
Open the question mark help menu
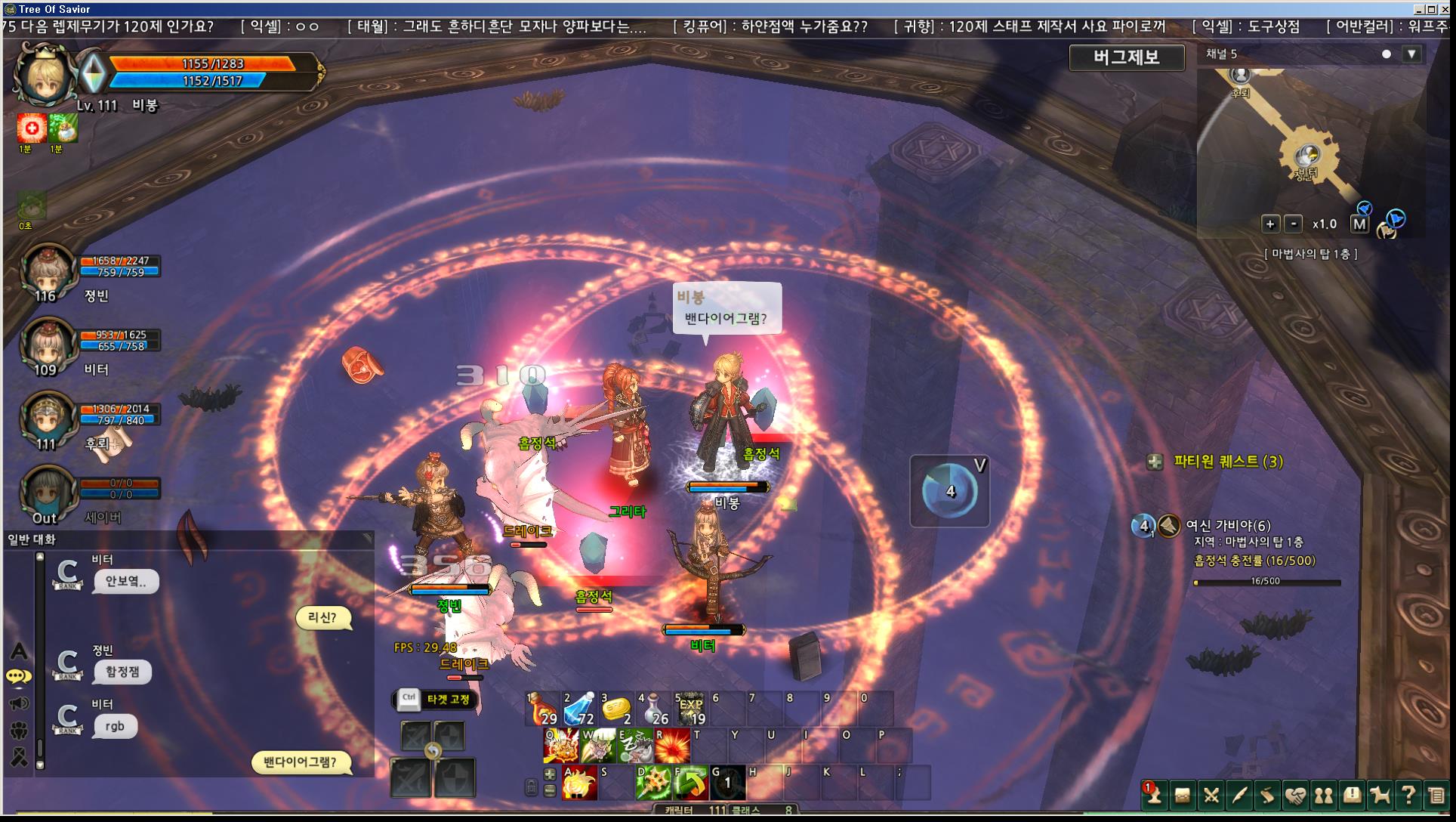tap(1408, 796)
